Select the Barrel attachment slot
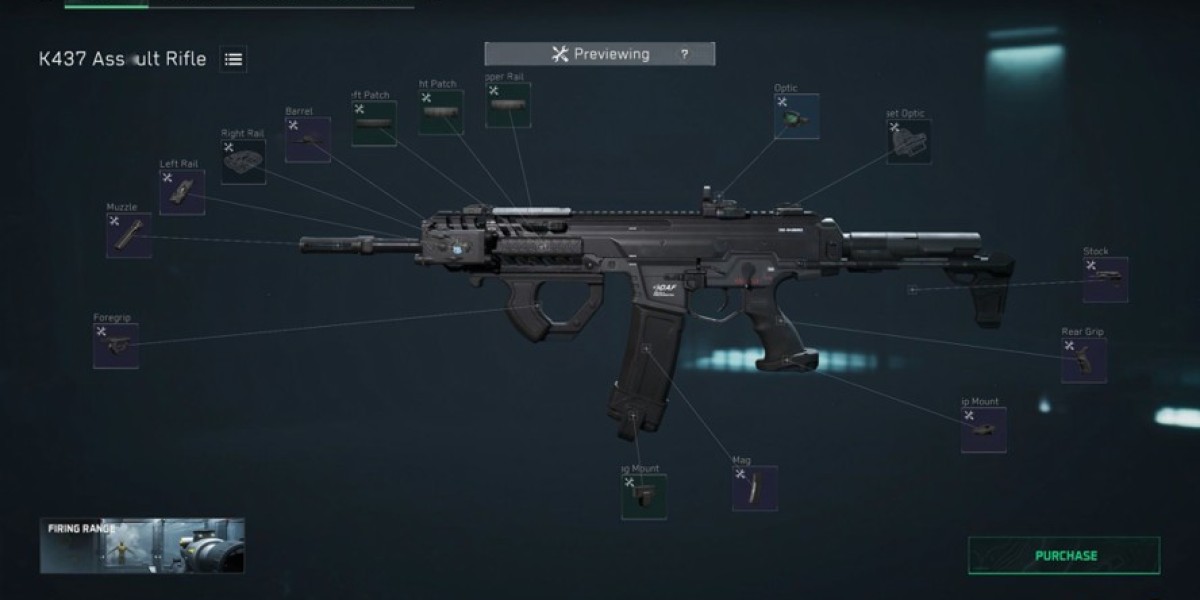 coord(307,140)
